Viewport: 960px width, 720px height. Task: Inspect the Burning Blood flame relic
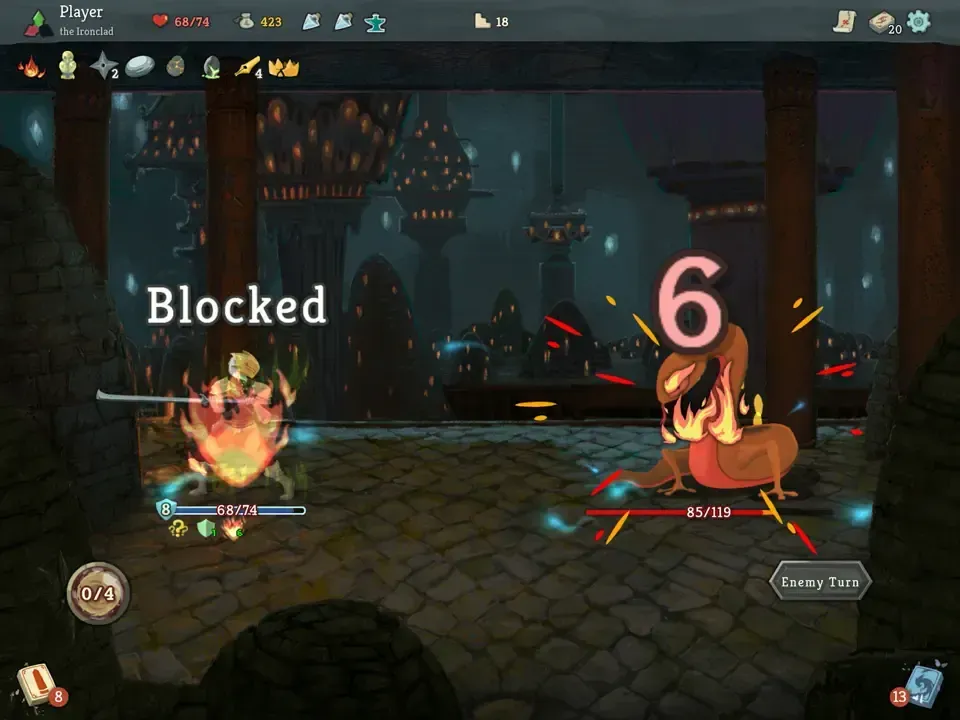point(31,67)
